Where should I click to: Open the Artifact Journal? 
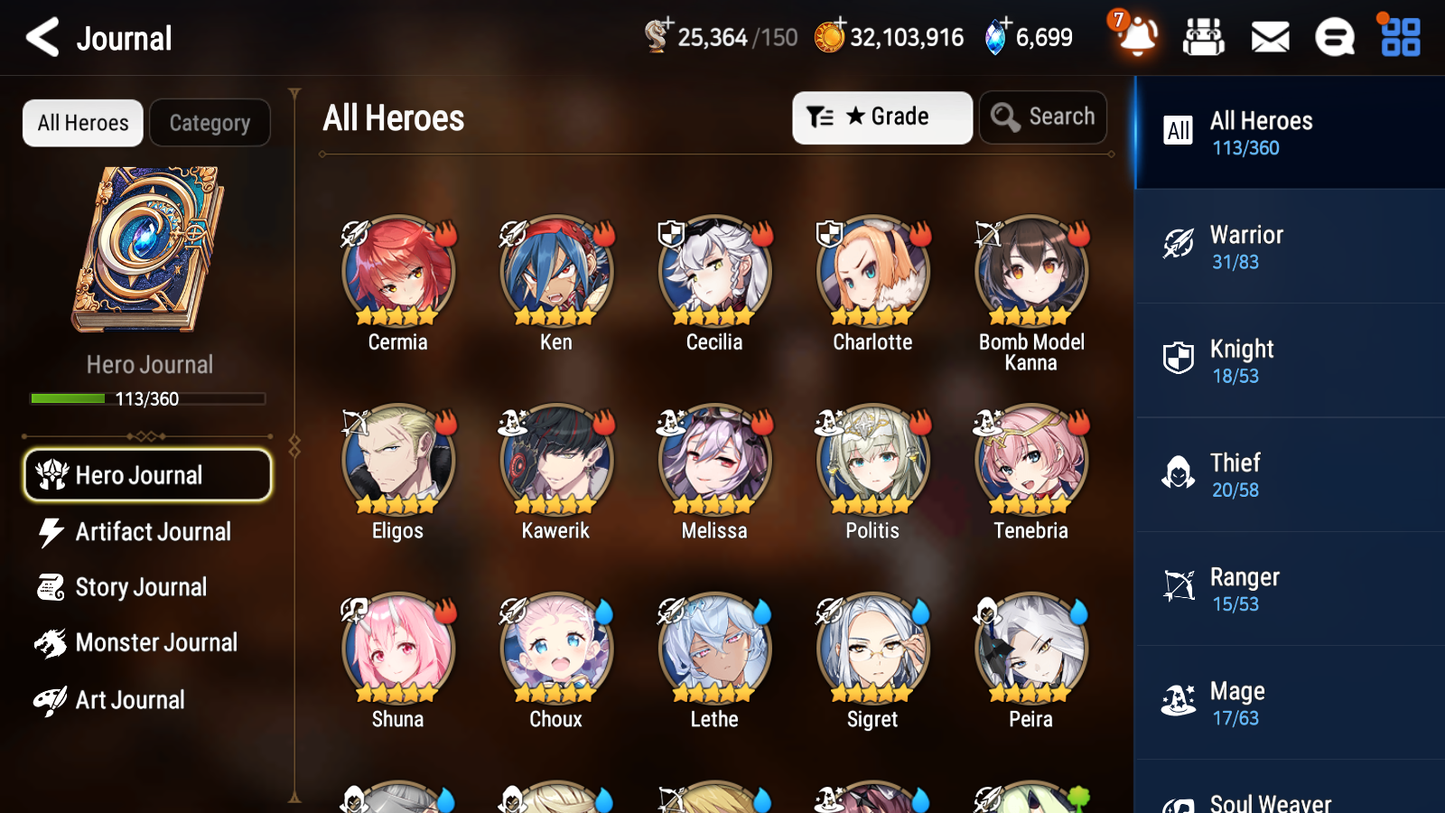click(x=151, y=532)
